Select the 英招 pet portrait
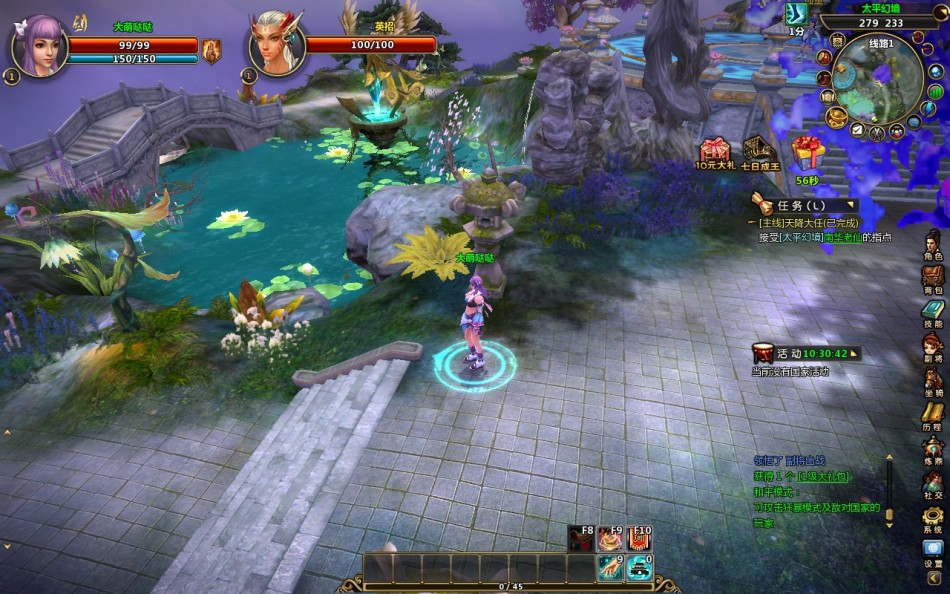Screen dimensions: 950x594 pyautogui.click(x=276, y=44)
